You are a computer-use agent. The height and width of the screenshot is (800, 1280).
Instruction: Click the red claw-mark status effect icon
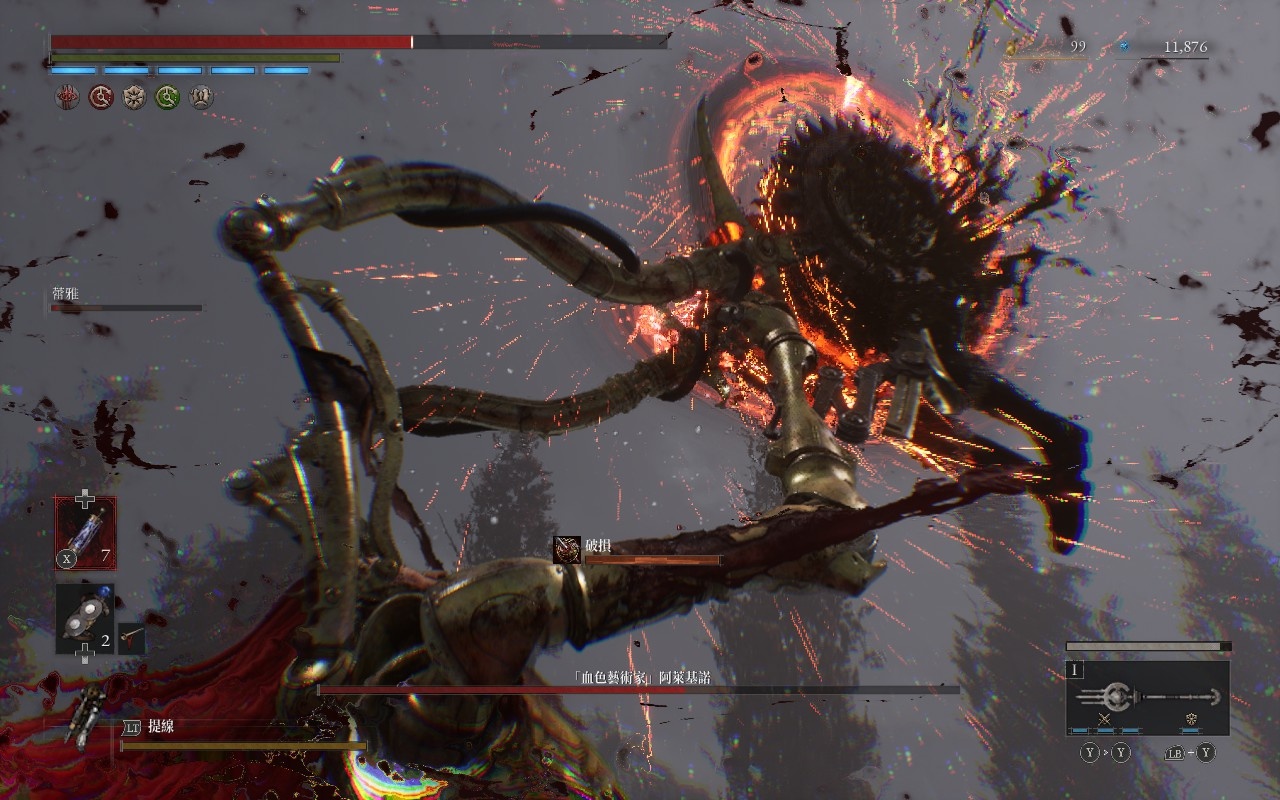(x=67, y=97)
